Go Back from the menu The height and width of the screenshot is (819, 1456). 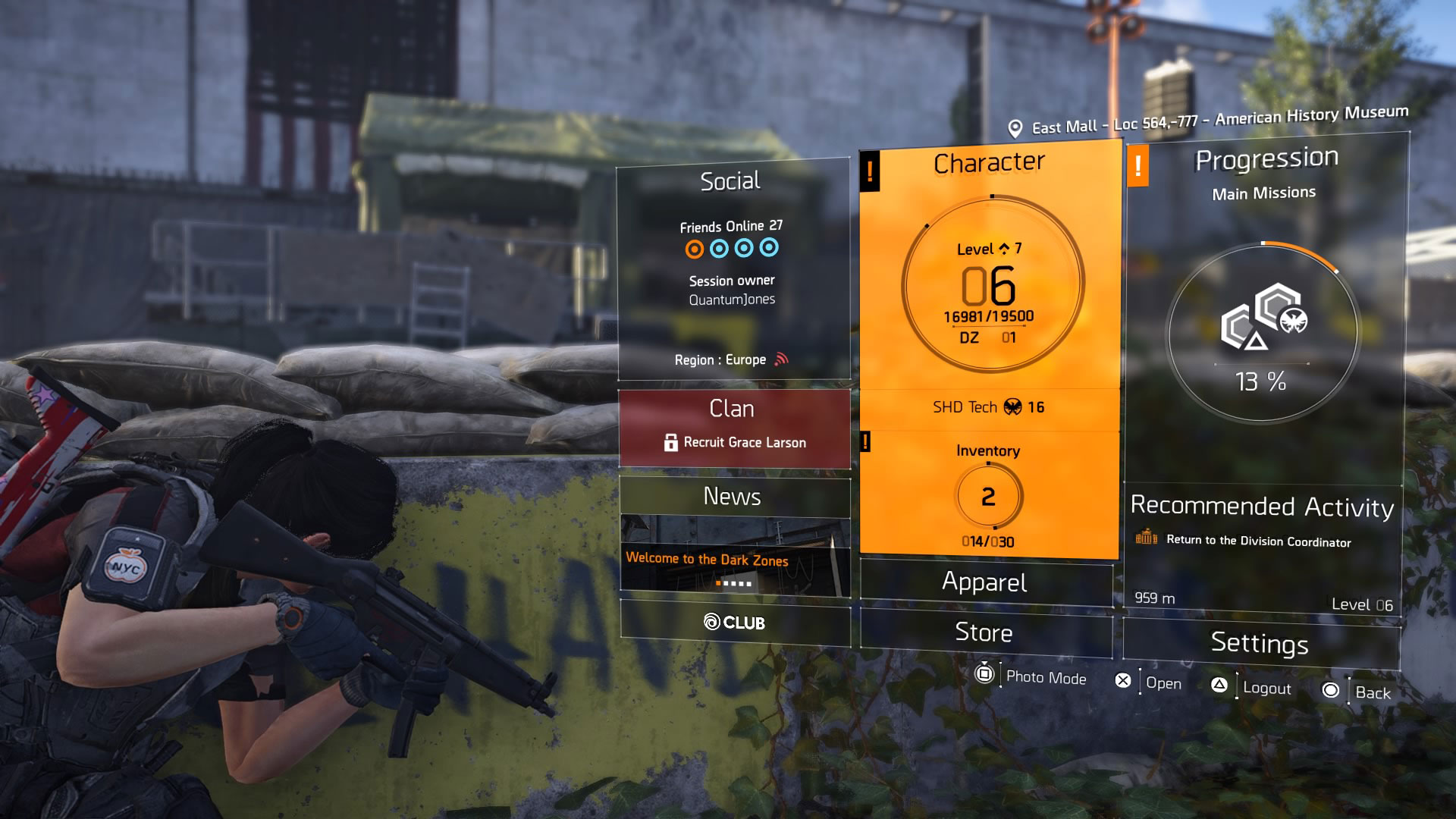1359,692
